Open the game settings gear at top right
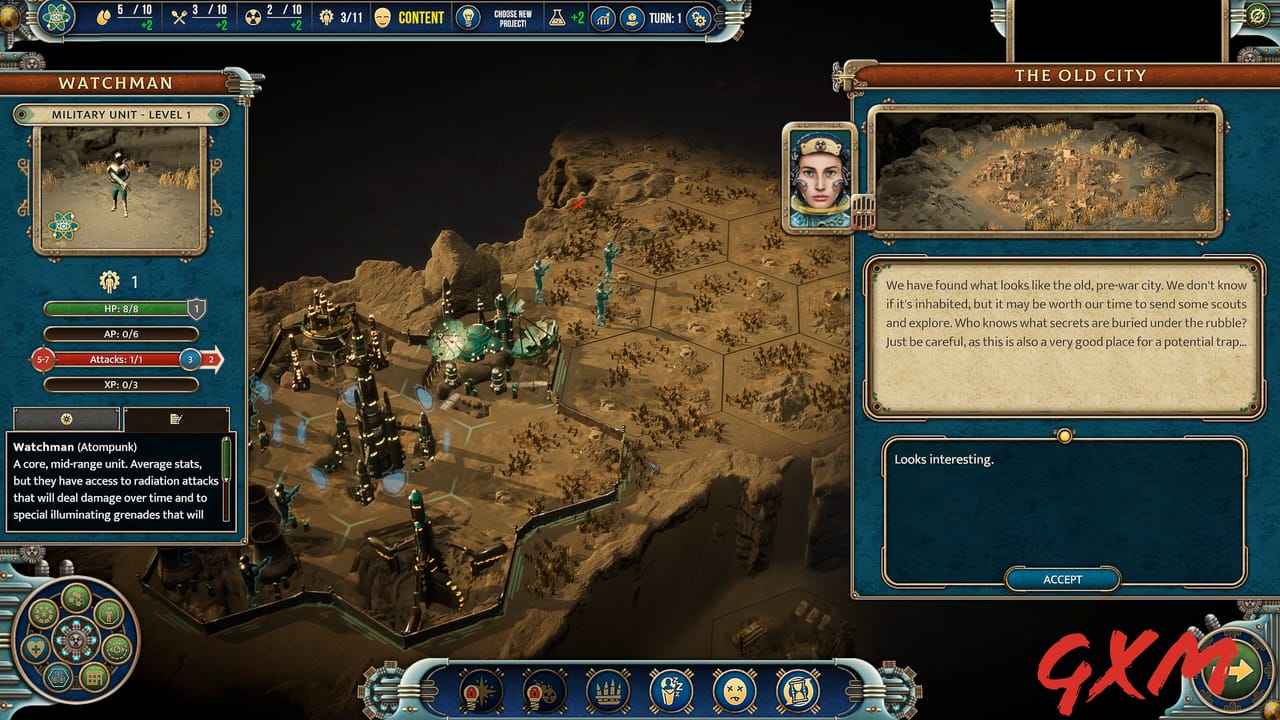1280x720 pixels. pos(698,17)
